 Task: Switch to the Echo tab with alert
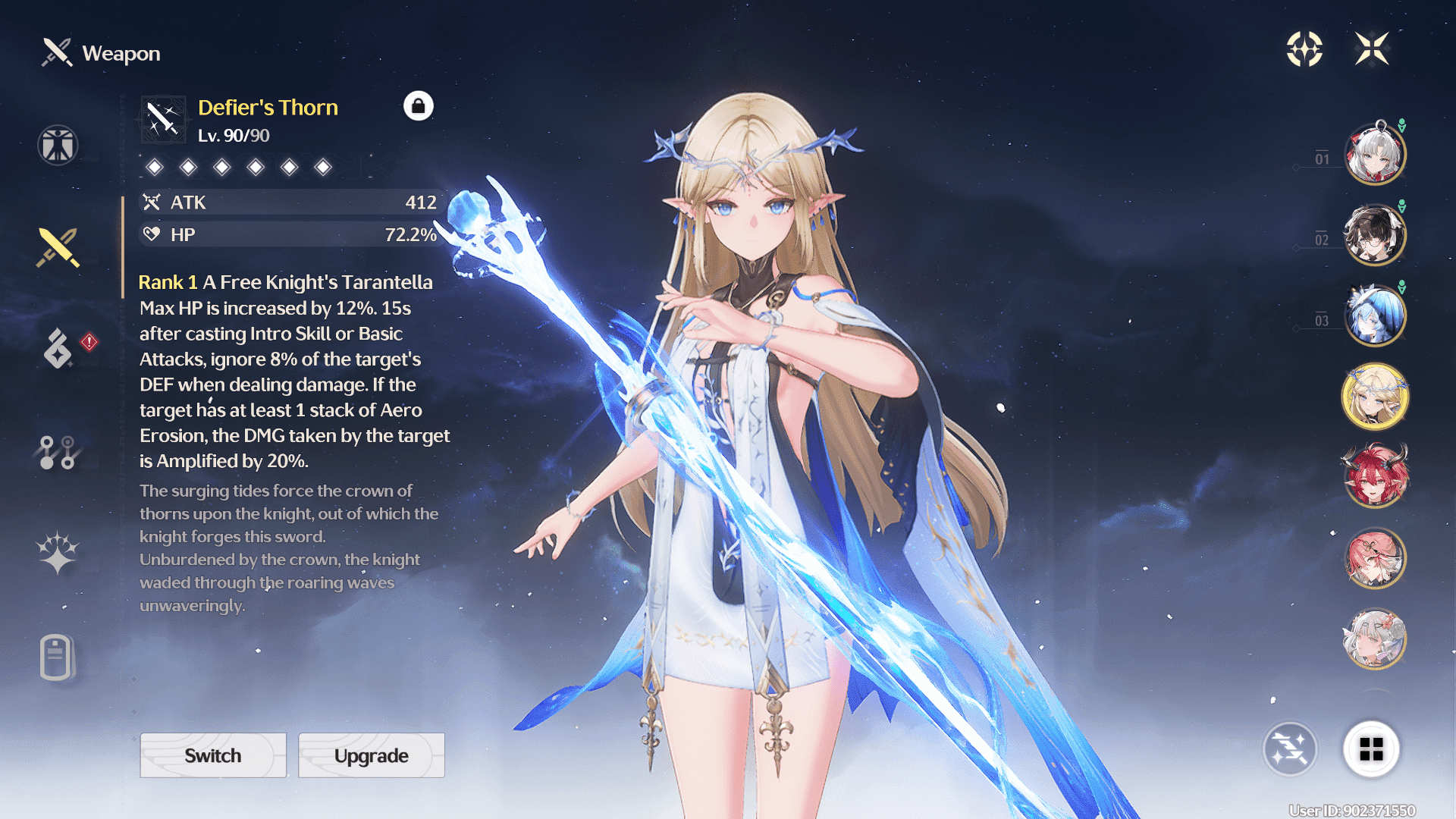click(59, 349)
